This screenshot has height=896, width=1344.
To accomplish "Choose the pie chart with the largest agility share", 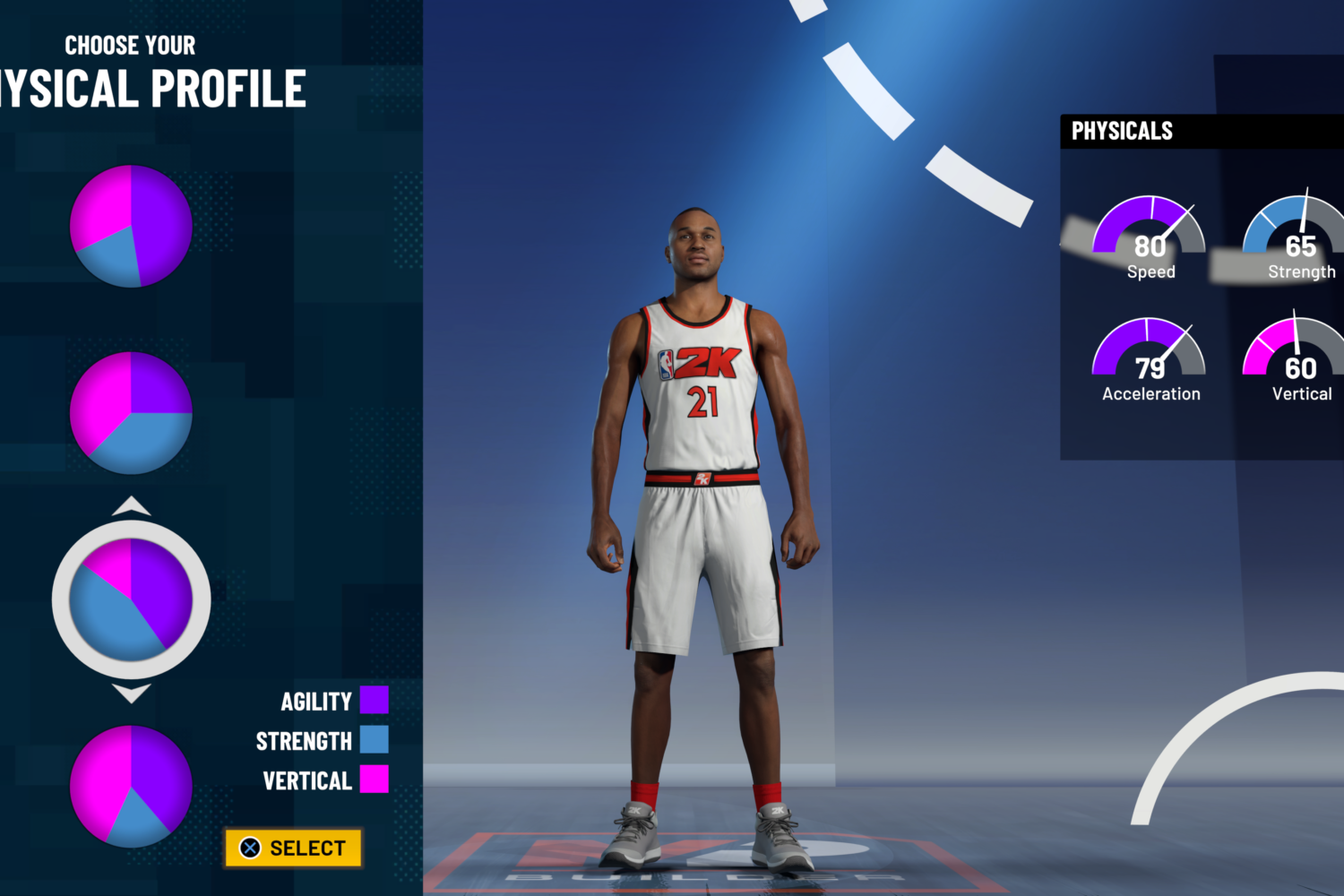I will coord(132,226).
